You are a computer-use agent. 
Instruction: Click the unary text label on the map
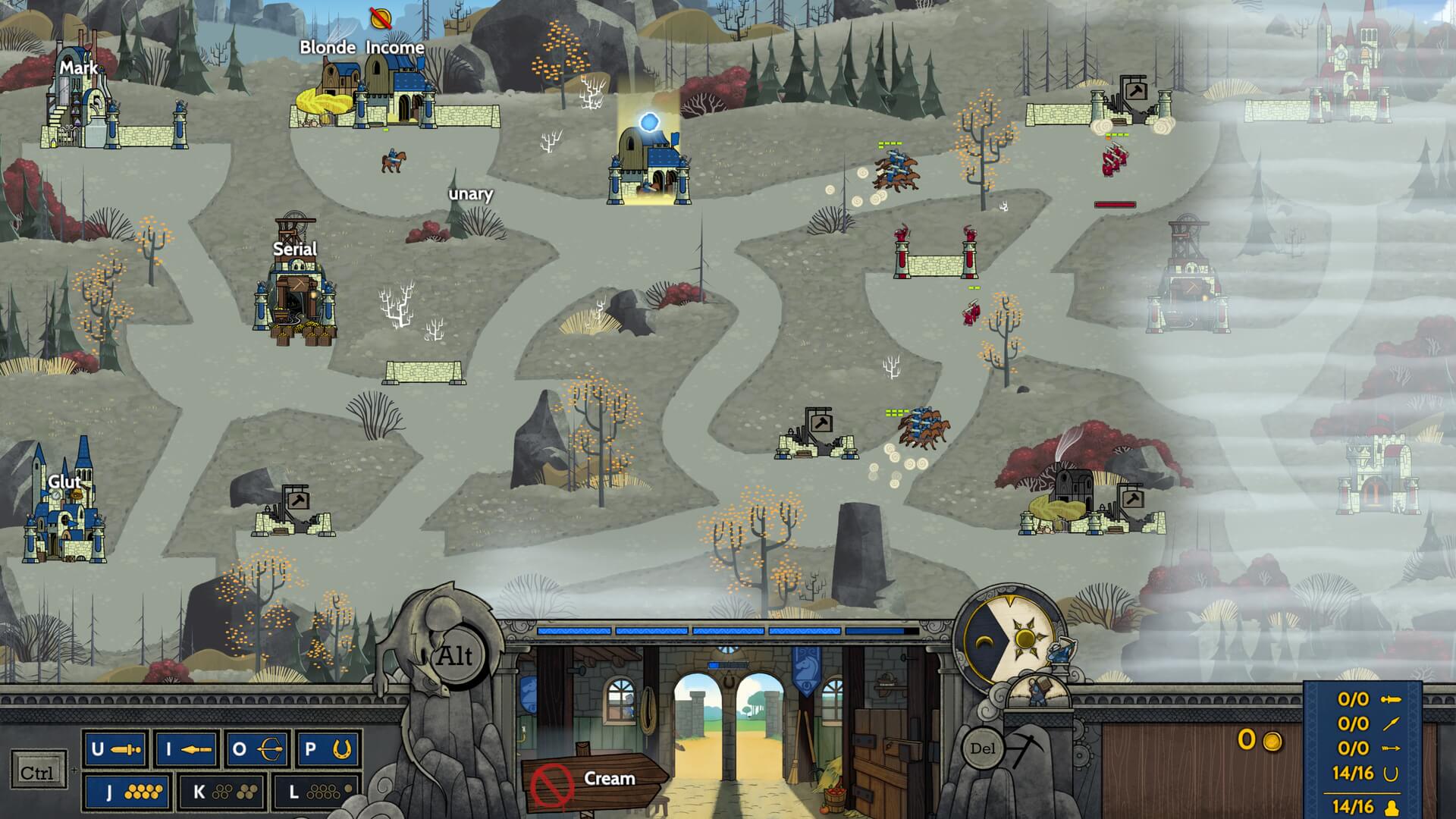click(x=471, y=194)
